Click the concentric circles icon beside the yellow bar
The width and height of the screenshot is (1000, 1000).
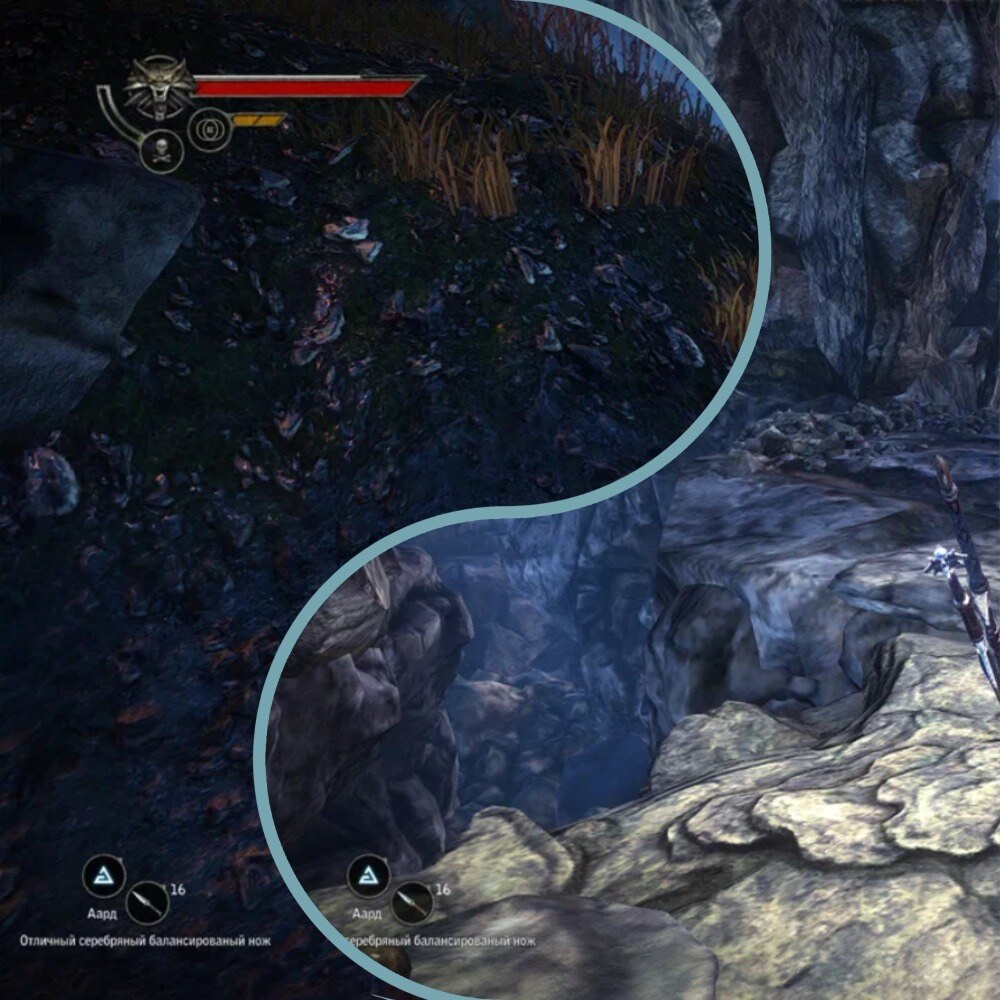(208, 131)
